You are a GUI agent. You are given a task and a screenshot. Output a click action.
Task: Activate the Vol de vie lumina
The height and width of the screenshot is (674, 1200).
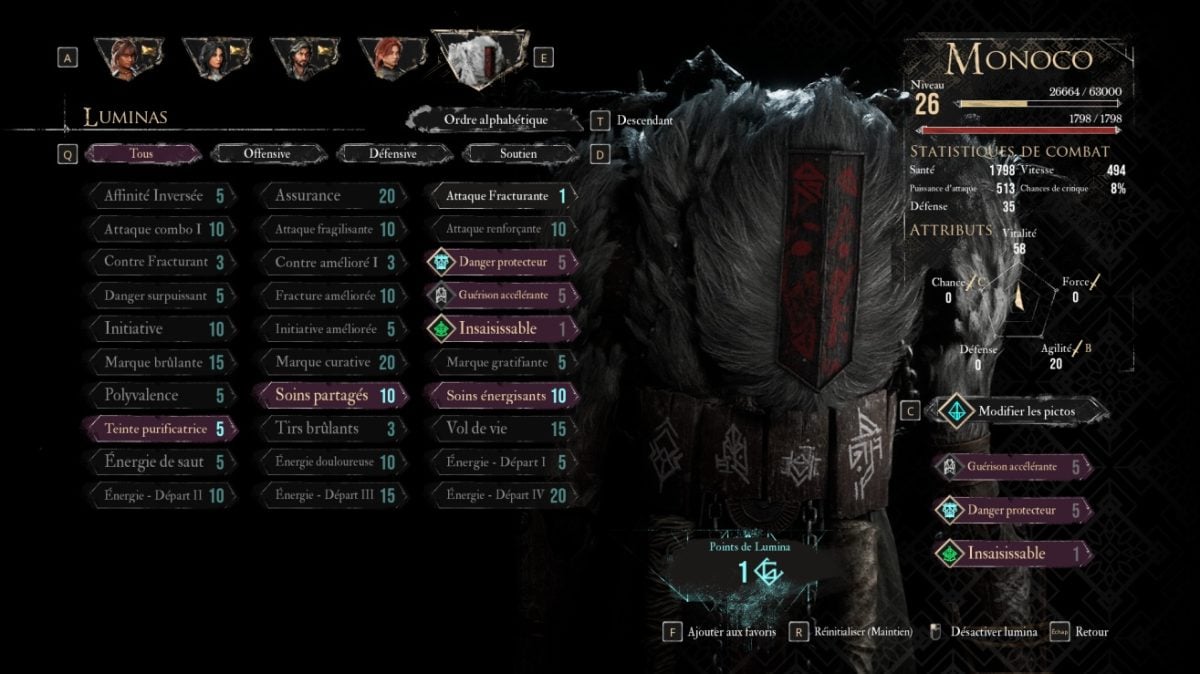point(501,429)
